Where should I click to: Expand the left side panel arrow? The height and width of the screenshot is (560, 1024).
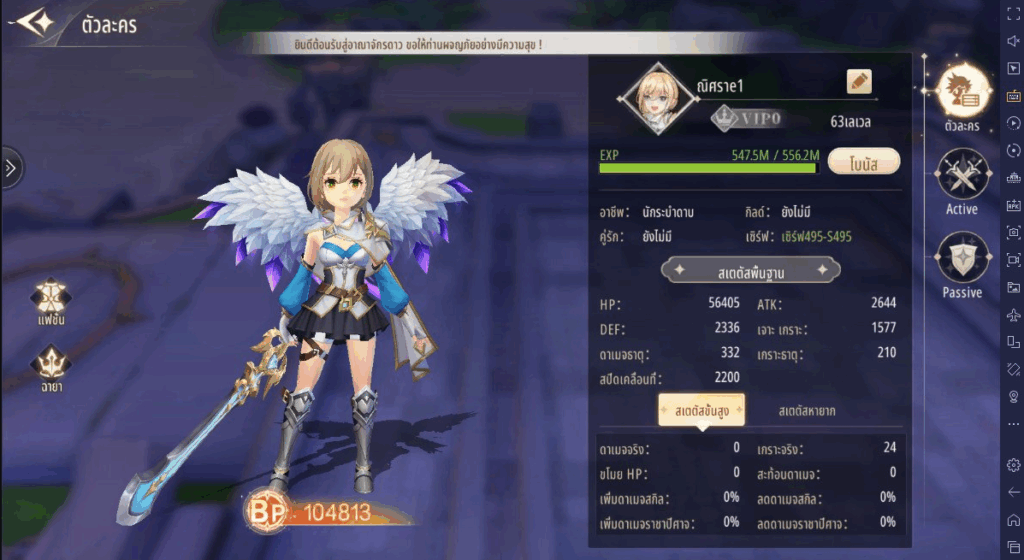pyautogui.click(x=10, y=168)
